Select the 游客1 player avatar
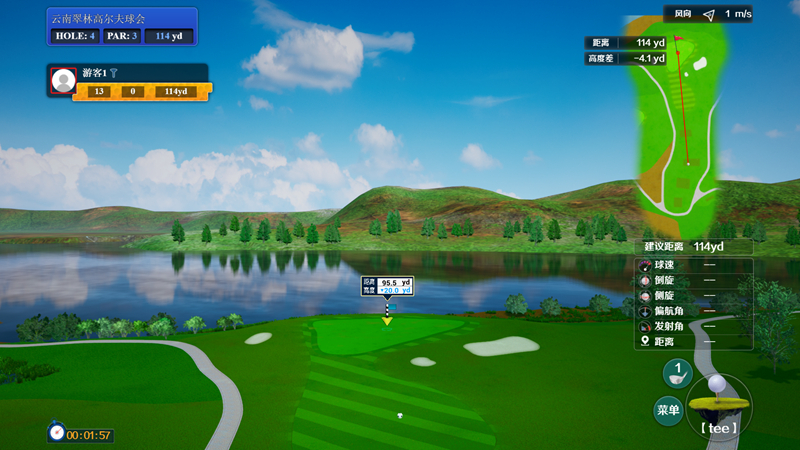Image resolution: width=800 pixels, height=450 pixels. 64,80
